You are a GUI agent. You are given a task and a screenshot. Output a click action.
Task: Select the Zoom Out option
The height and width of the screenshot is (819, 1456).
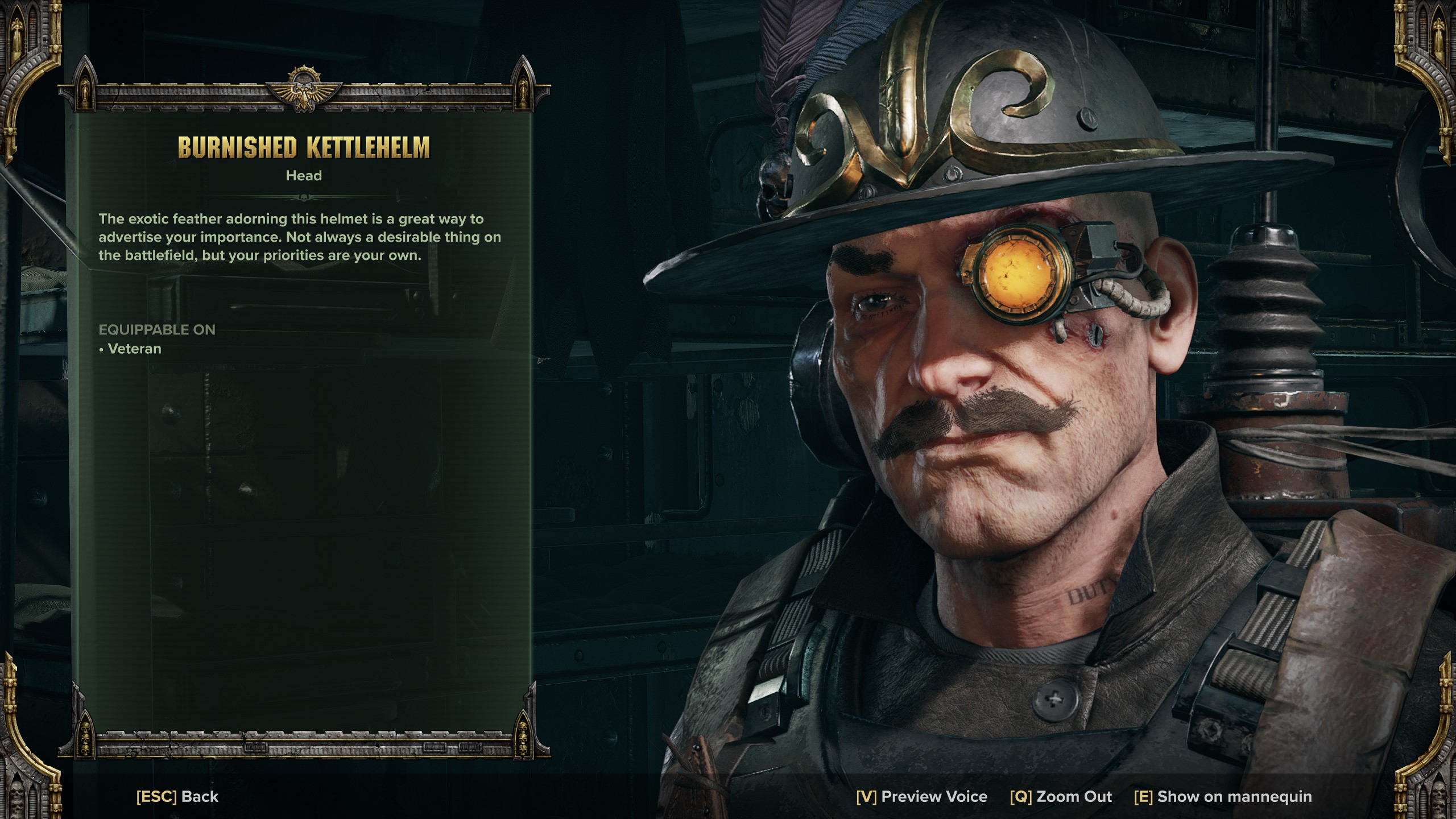1061,796
